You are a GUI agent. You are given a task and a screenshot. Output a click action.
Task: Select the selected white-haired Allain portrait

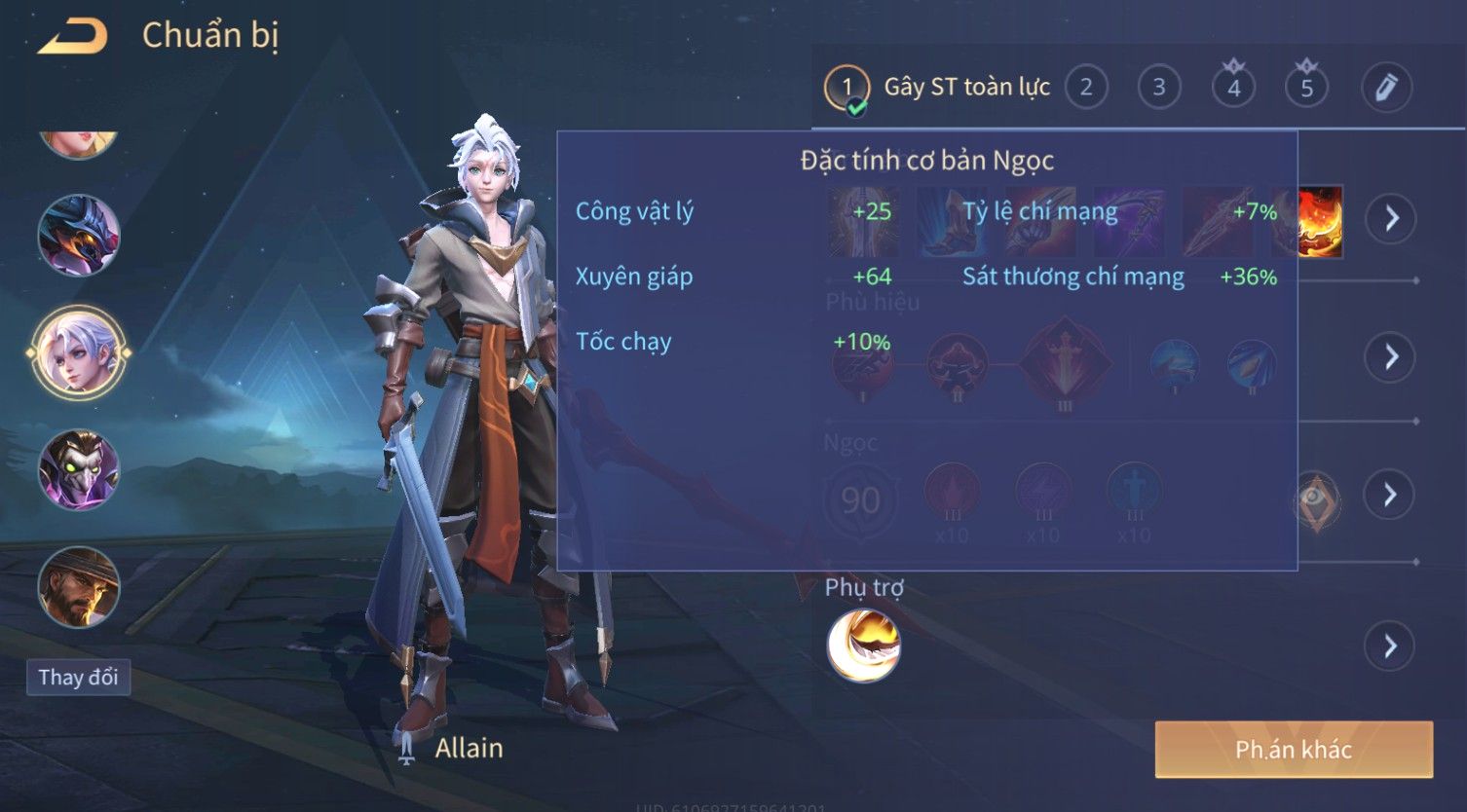pyautogui.click(x=78, y=352)
